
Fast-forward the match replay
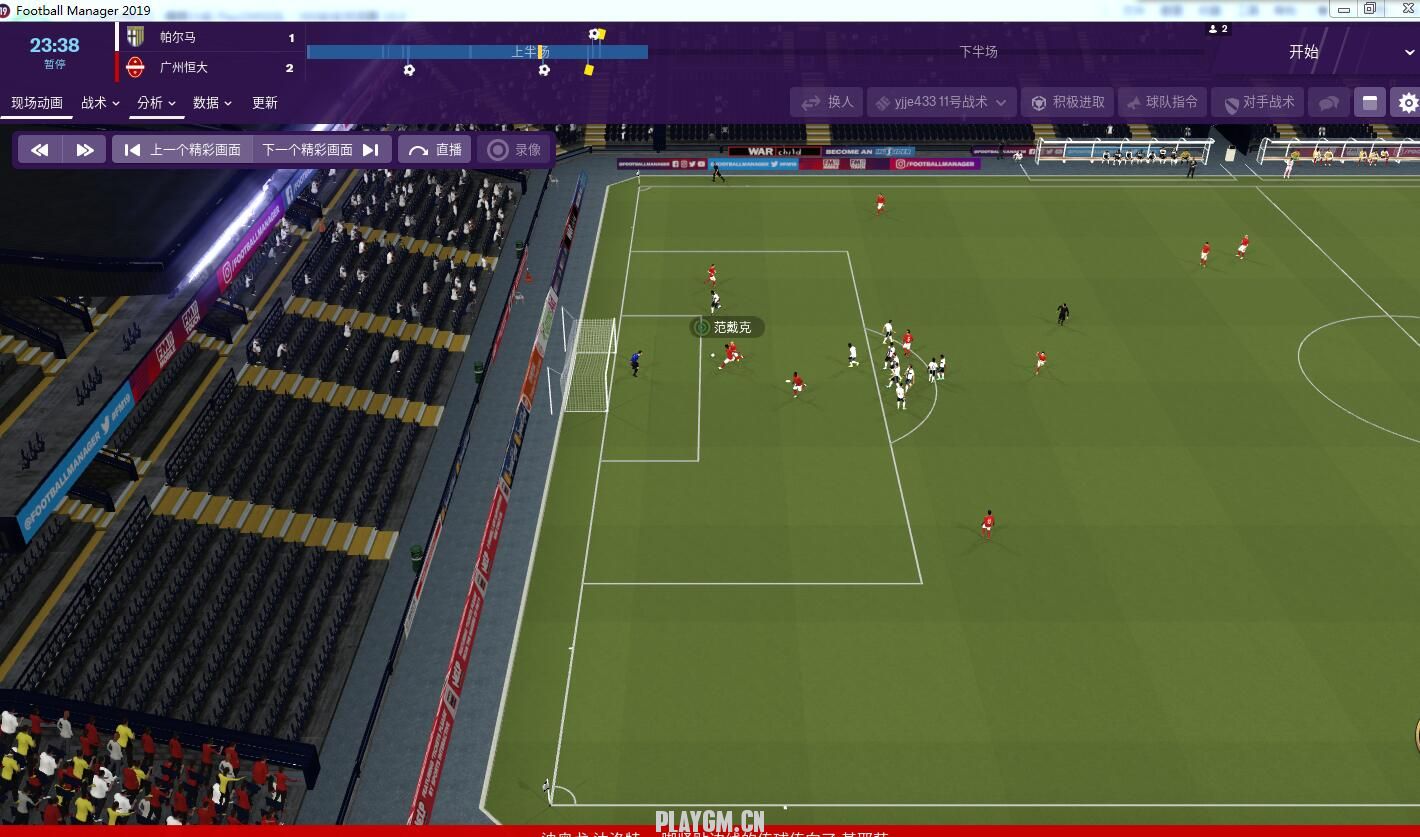[85, 150]
